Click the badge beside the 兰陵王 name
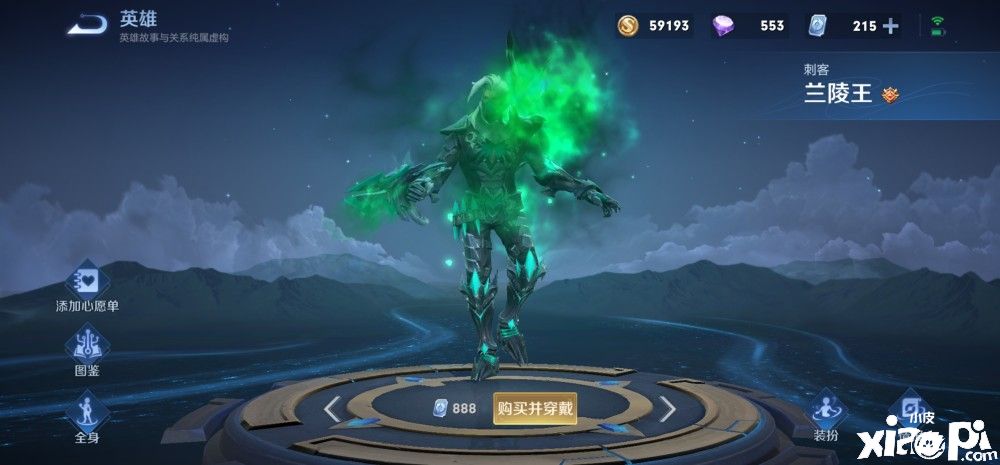The image size is (1000, 465). point(891,96)
